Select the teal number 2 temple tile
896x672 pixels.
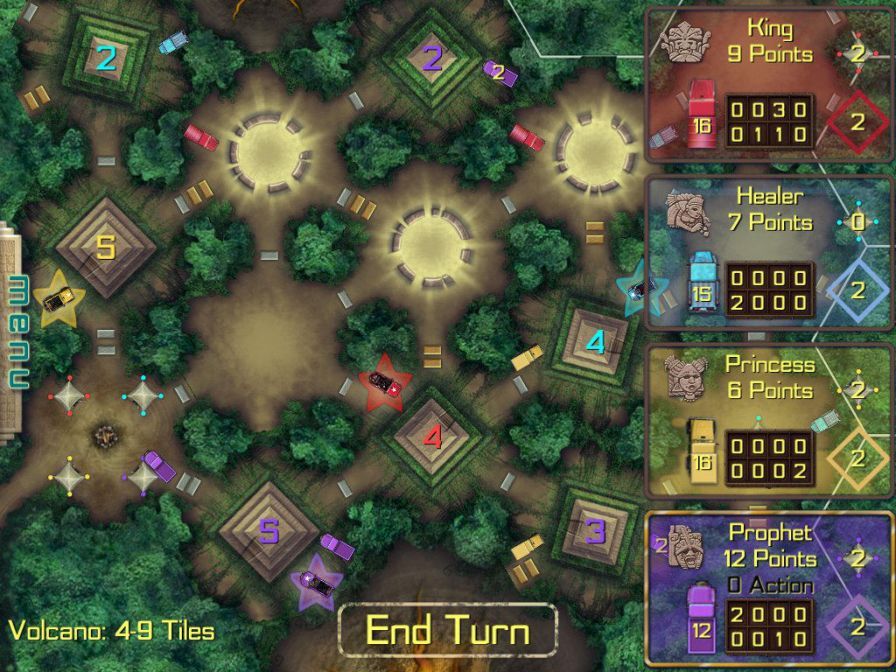(105, 58)
